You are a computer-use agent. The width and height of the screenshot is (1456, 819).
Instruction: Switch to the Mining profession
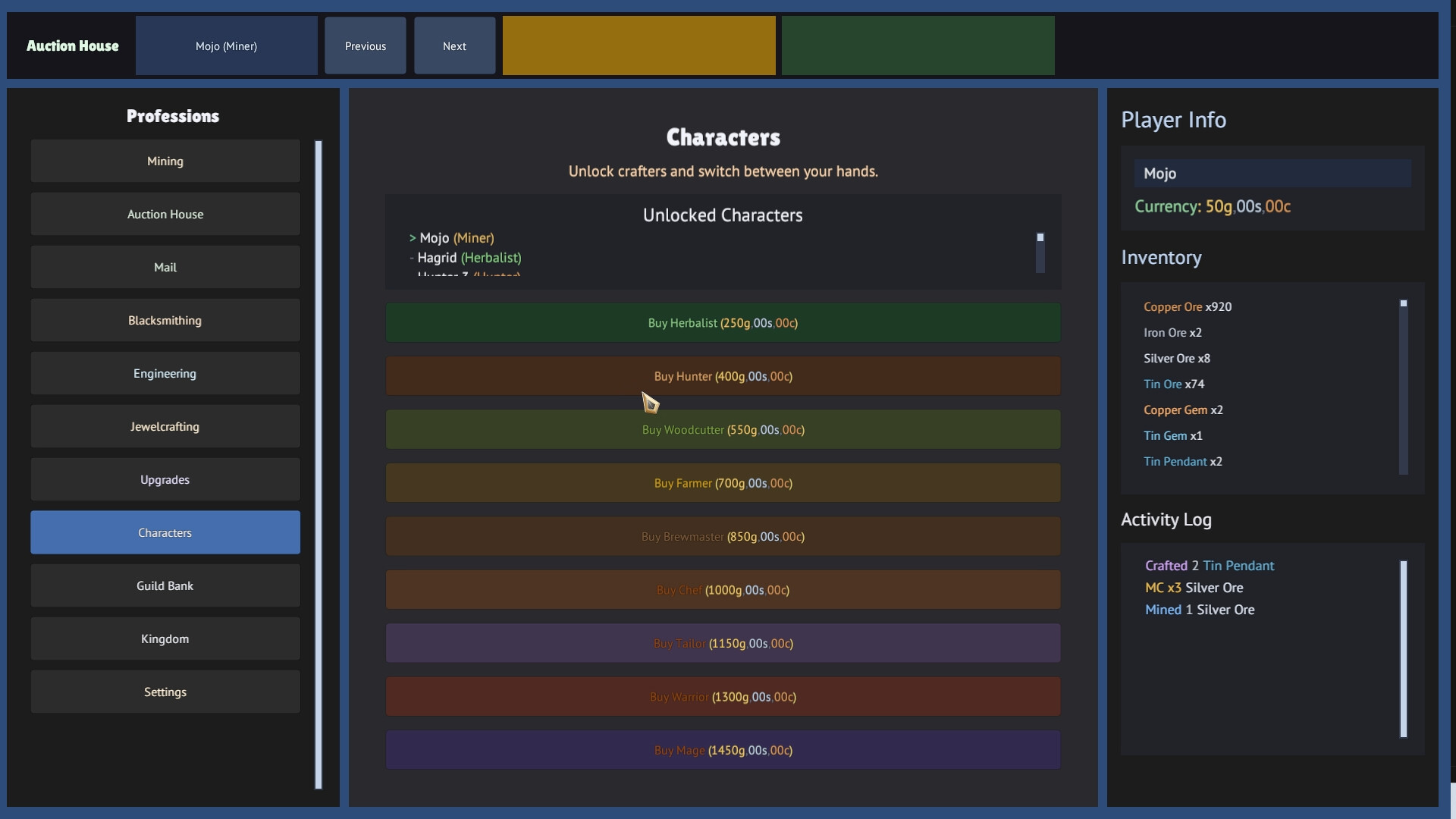tap(165, 161)
